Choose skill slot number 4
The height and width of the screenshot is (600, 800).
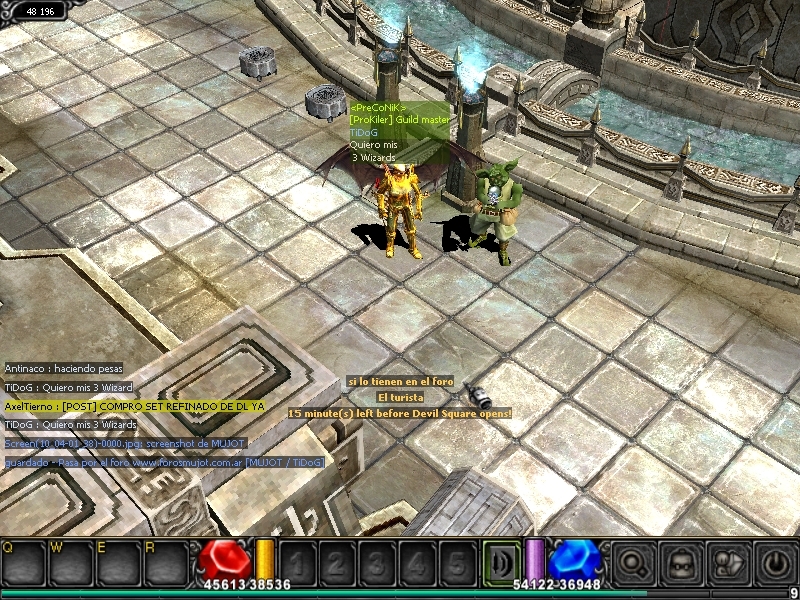pyautogui.click(x=418, y=562)
